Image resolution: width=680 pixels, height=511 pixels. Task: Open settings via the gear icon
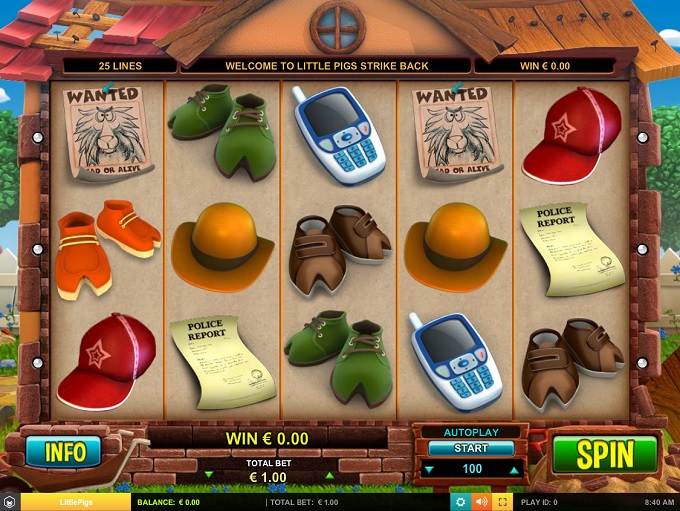coord(460,501)
